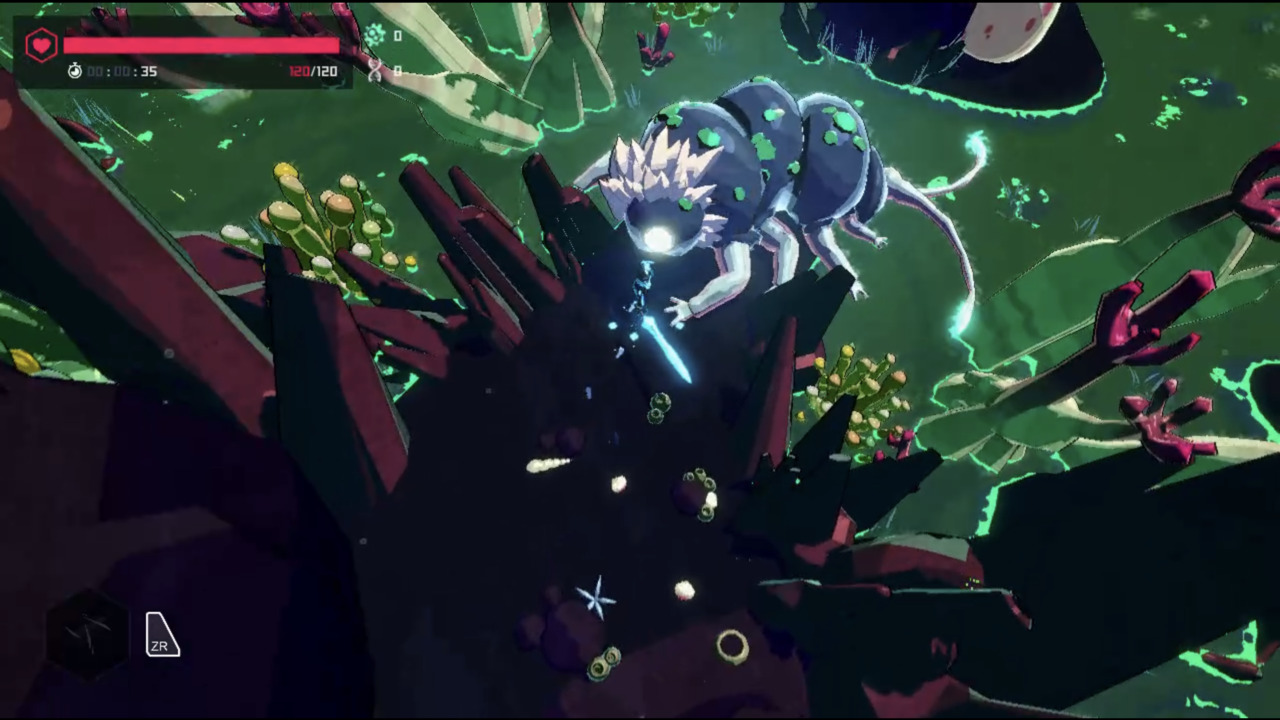
Task: Click the DNA strand counter icon
Action: tap(375, 70)
